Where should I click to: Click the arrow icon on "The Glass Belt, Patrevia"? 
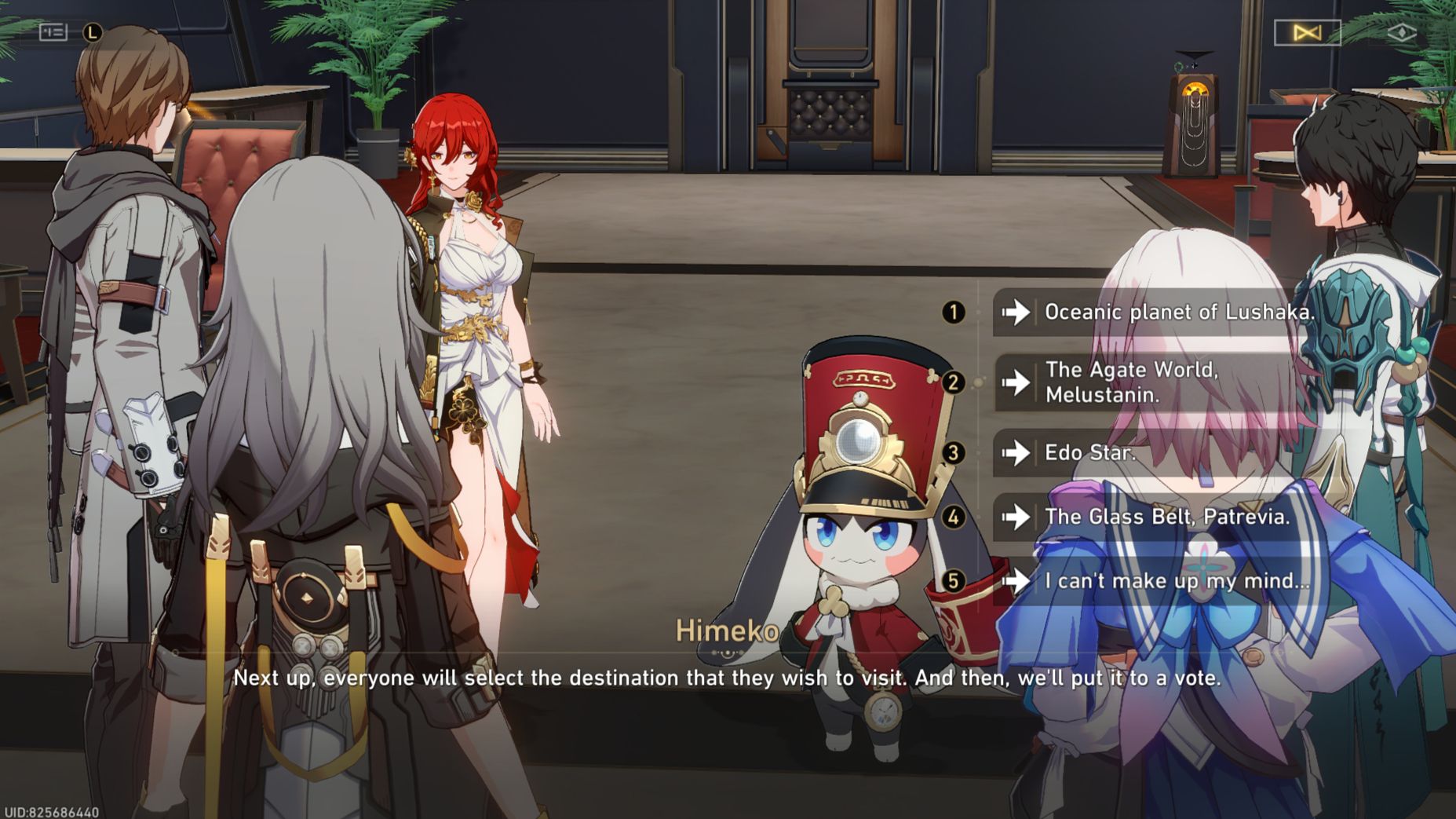(1017, 517)
